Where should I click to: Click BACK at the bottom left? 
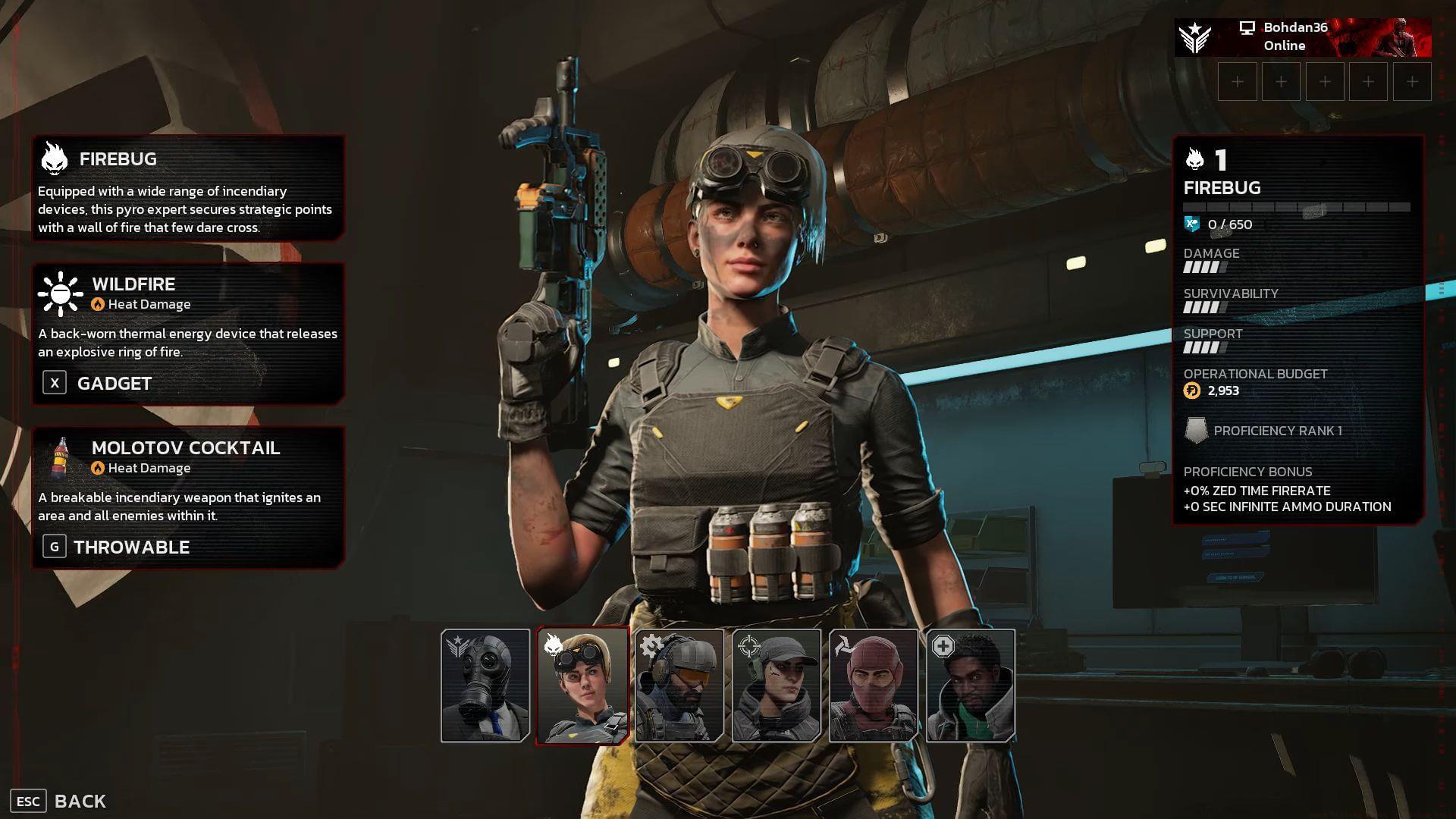(80, 801)
